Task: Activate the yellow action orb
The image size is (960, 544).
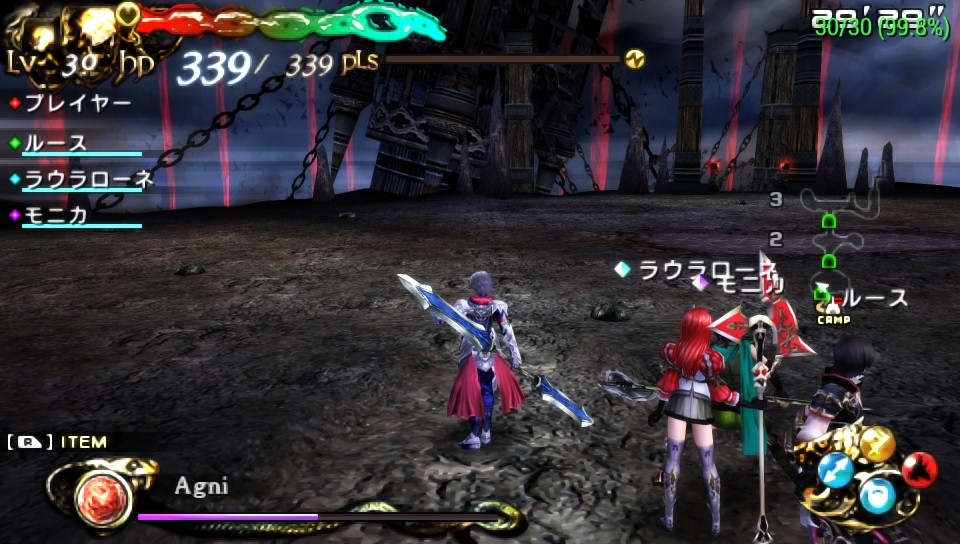Action: [877, 444]
